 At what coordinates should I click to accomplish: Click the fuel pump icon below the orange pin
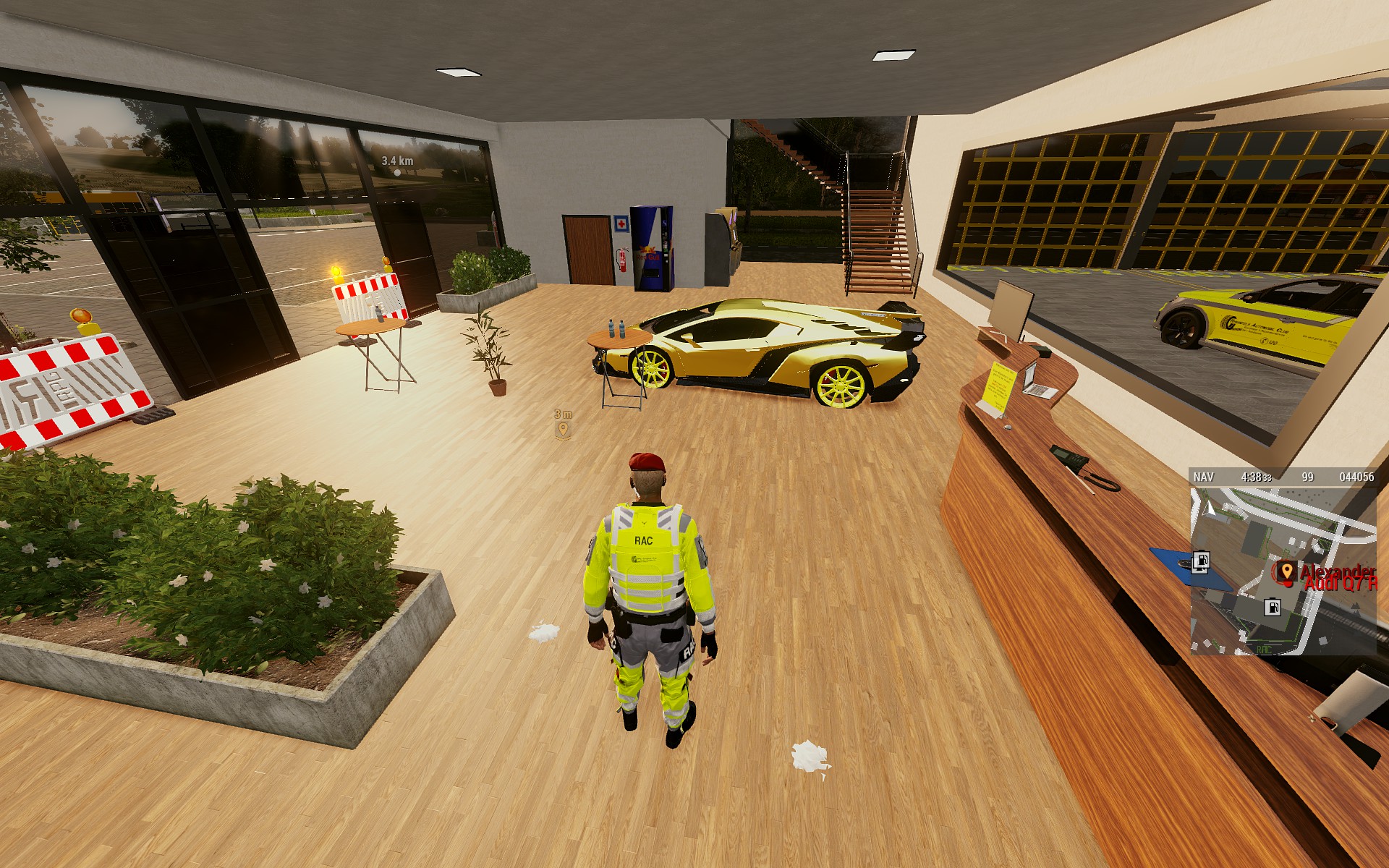(1271, 607)
